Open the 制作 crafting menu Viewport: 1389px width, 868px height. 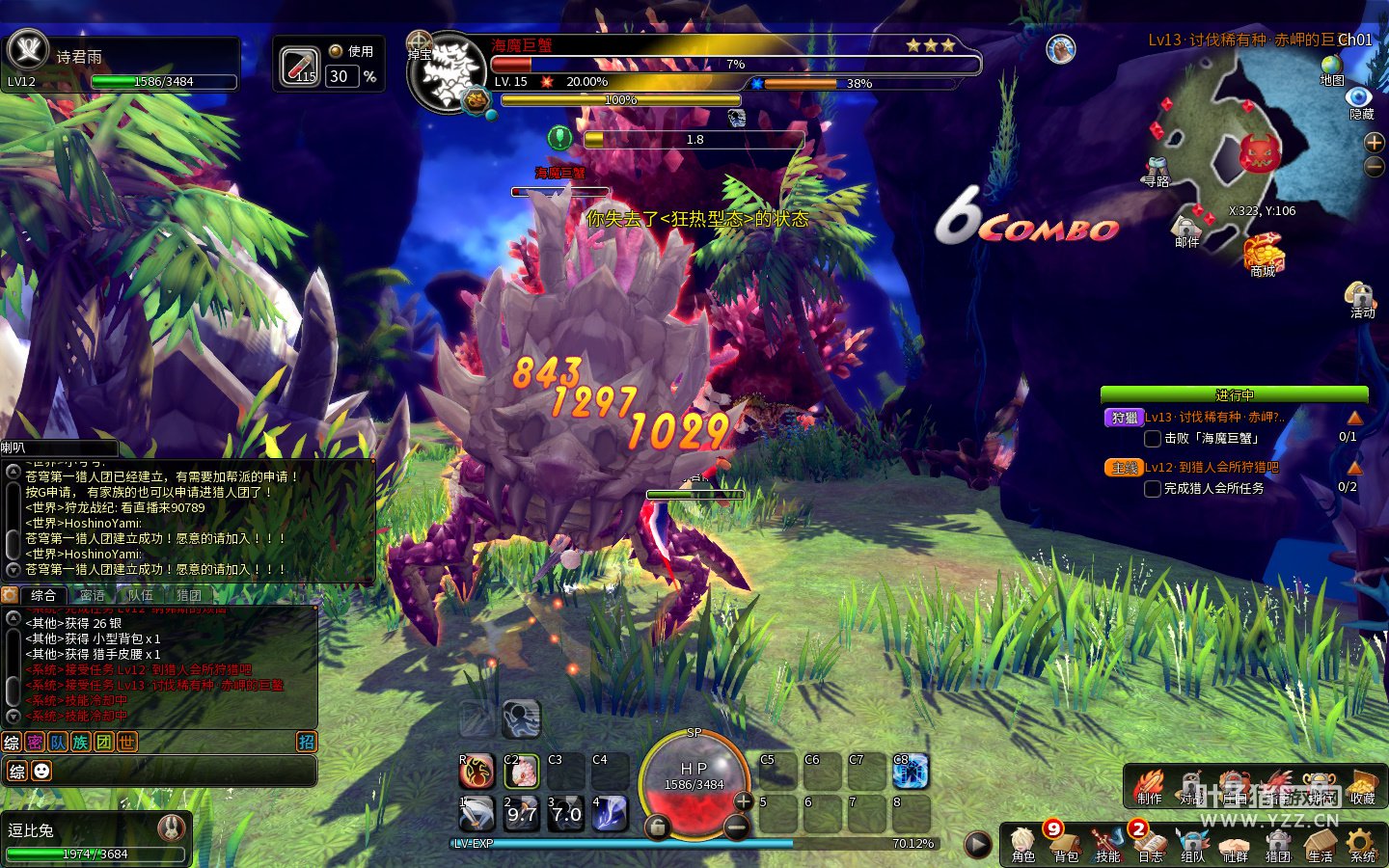coord(1149,785)
